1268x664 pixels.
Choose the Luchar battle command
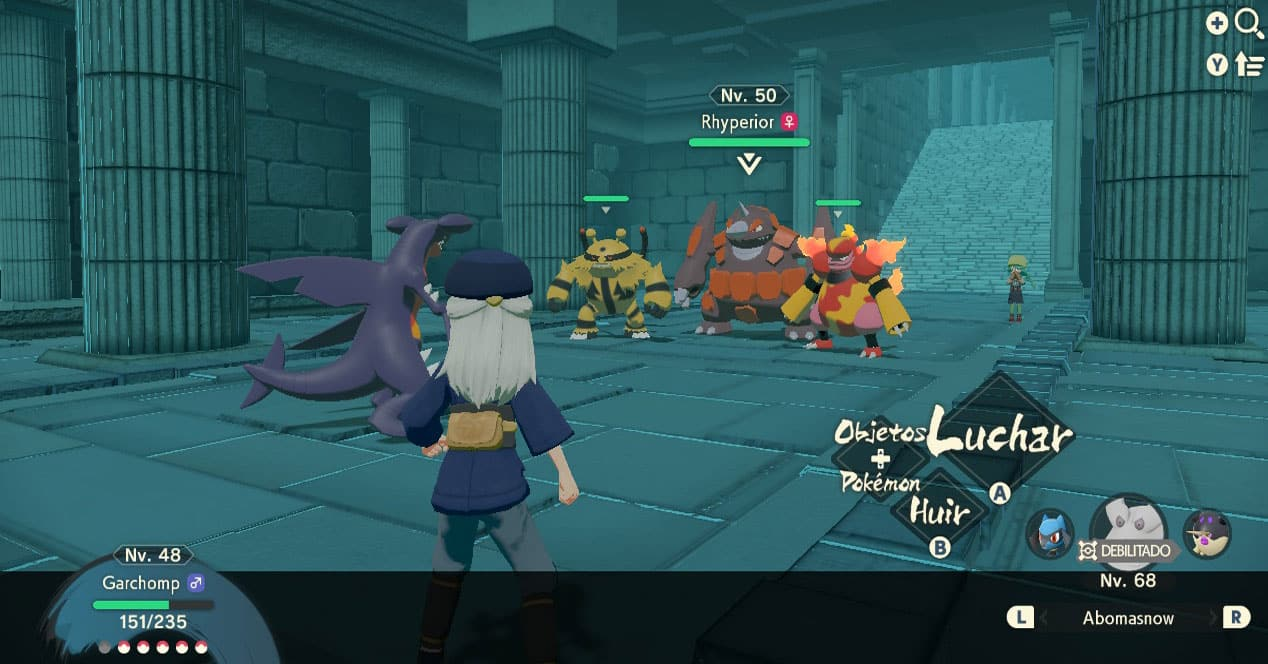pyautogui.click(x=1000, y=434)
